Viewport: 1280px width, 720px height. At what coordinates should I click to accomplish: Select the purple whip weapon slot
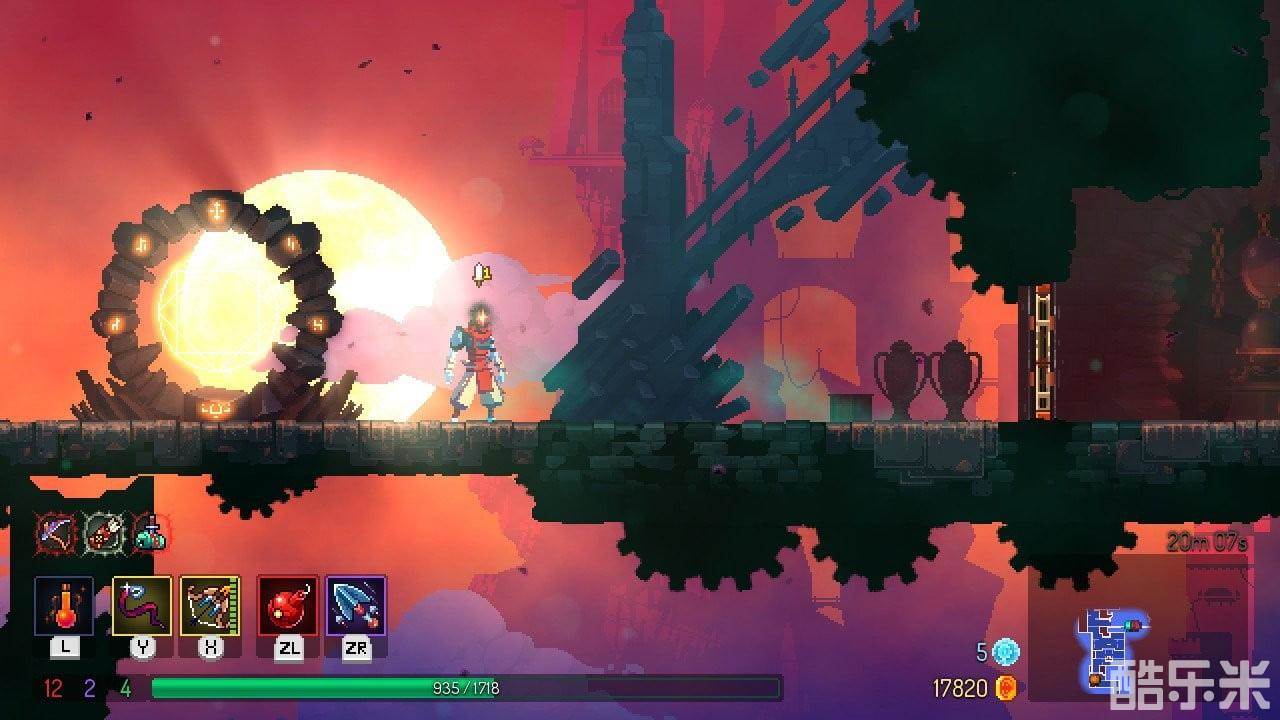(142, 606)
